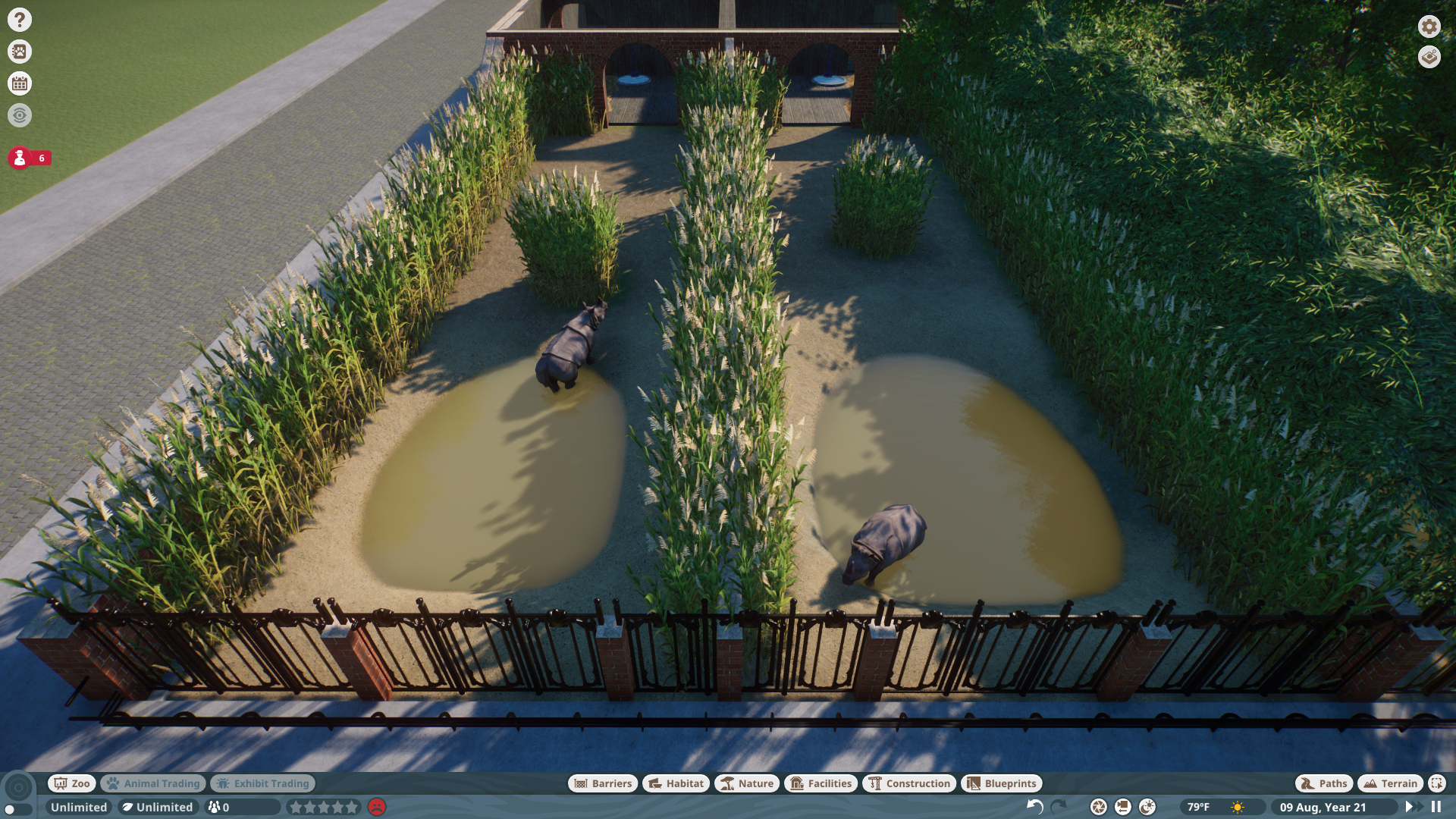Open the Animal Trading market
The height and width of the screenshot is (819, 1456).
click(152, 783)
